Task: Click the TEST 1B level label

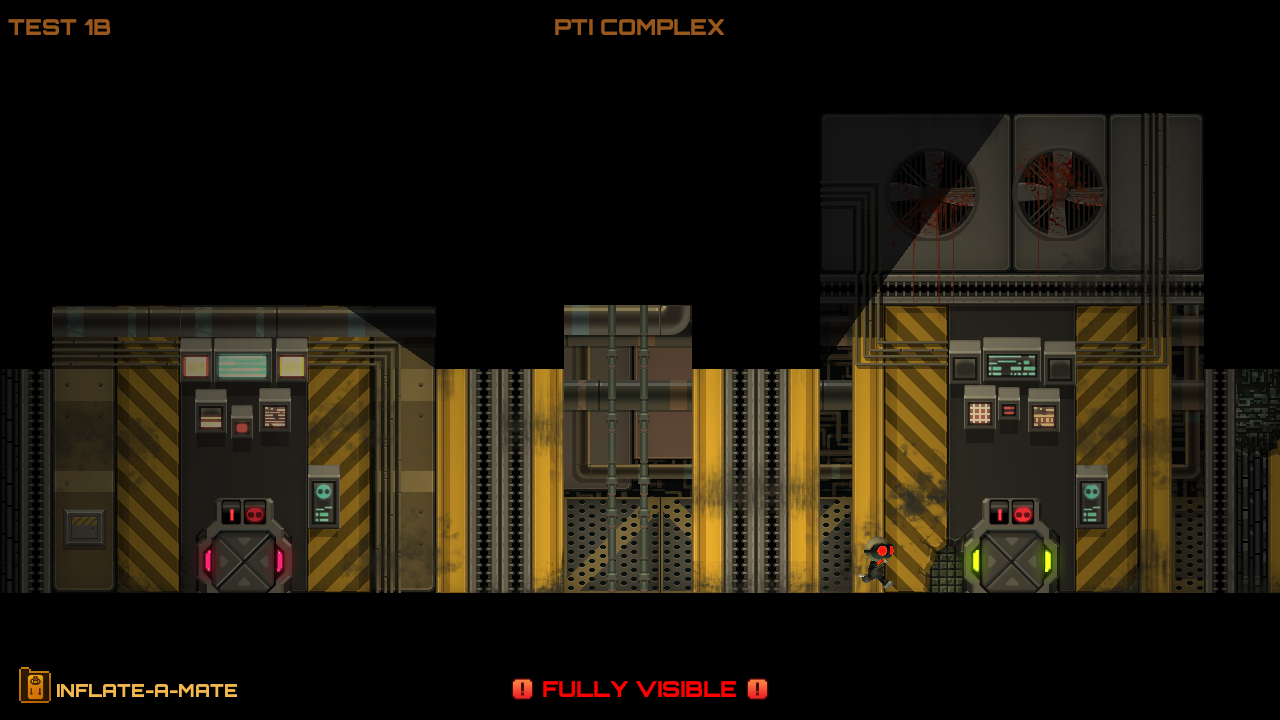Action: [x=57, y=27]
